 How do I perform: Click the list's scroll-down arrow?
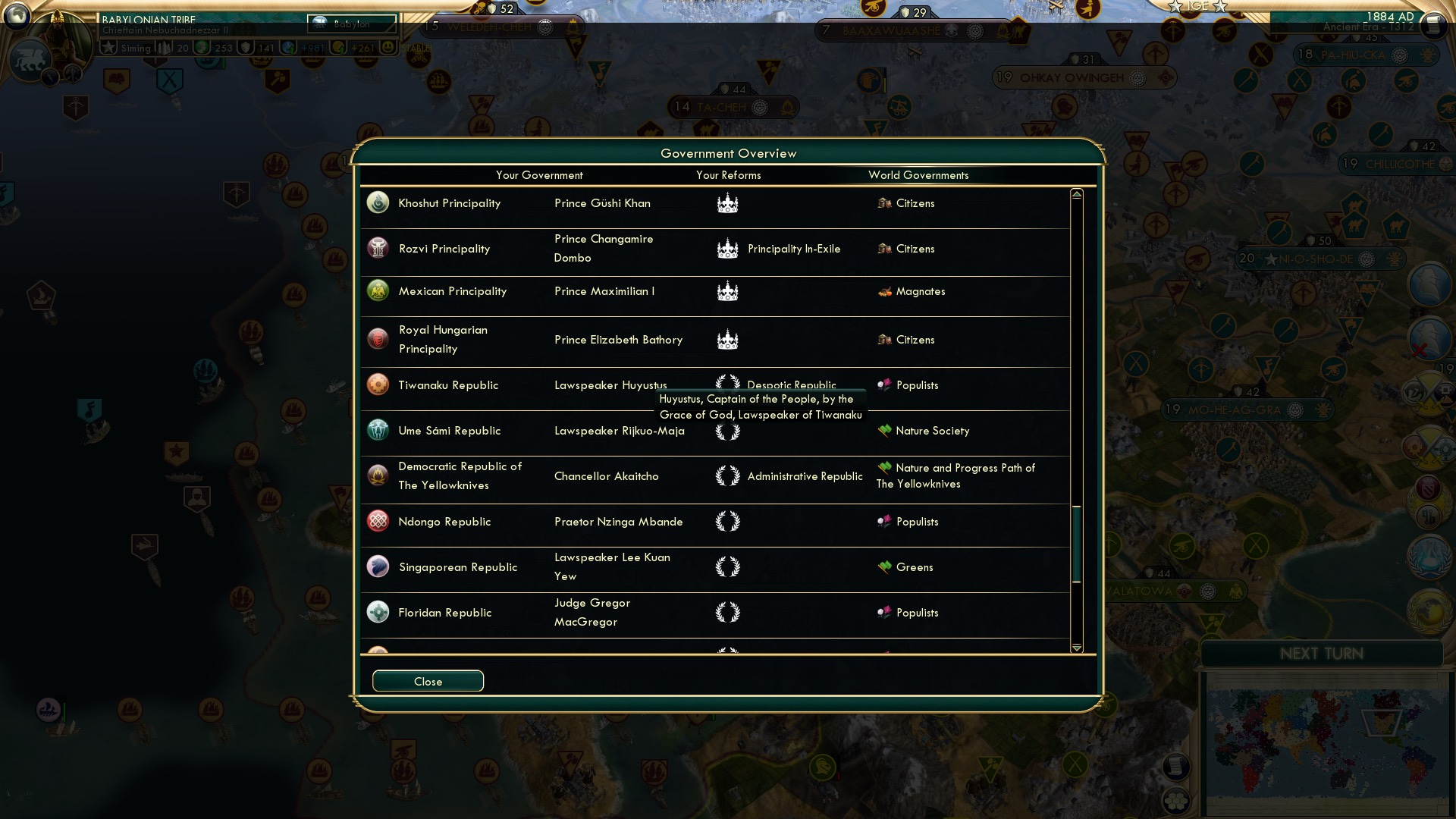tap(1077, 648)
